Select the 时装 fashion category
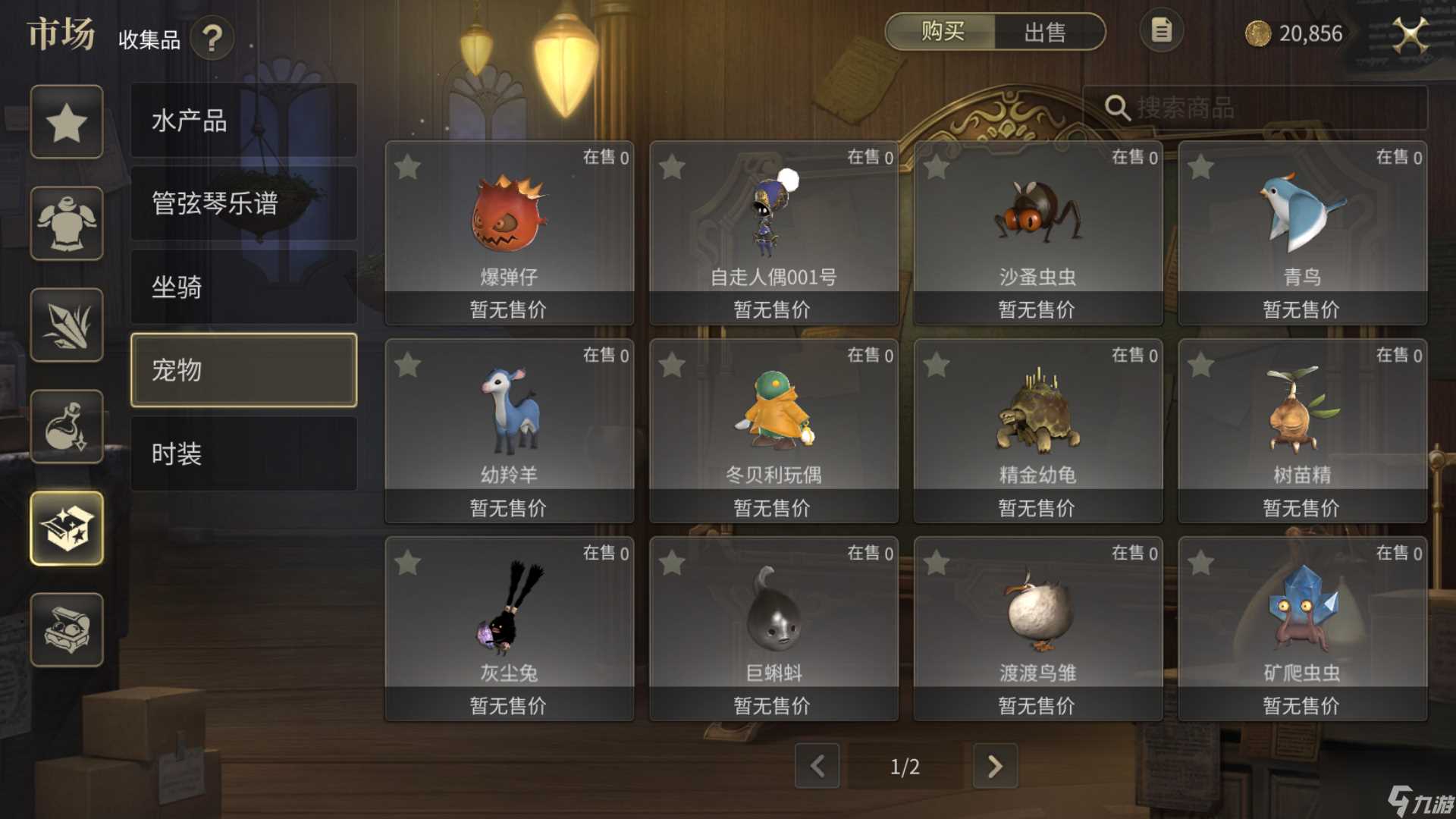Image resolution: width=1456 pixels, height=819 pixels. 243,453
